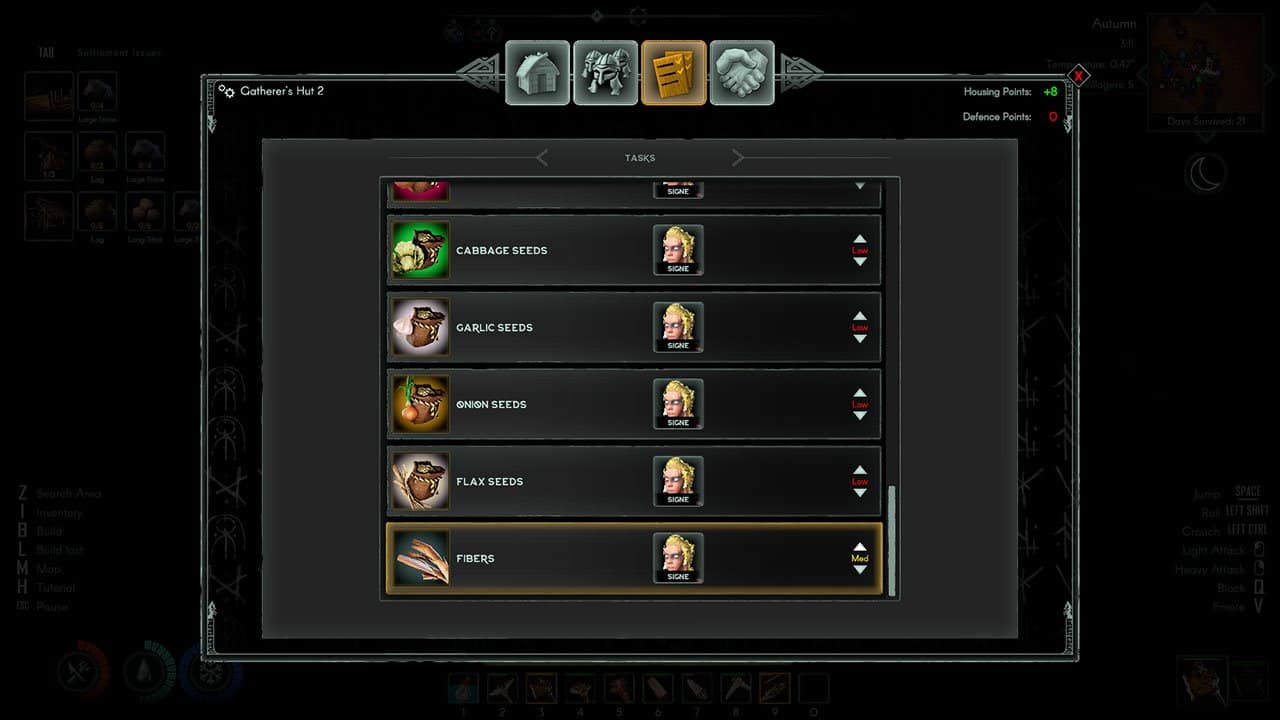The width and height of the screenshot is (1280, 720).
Task: Decrease Flax Seeds priority
Action: pos(860,493)
